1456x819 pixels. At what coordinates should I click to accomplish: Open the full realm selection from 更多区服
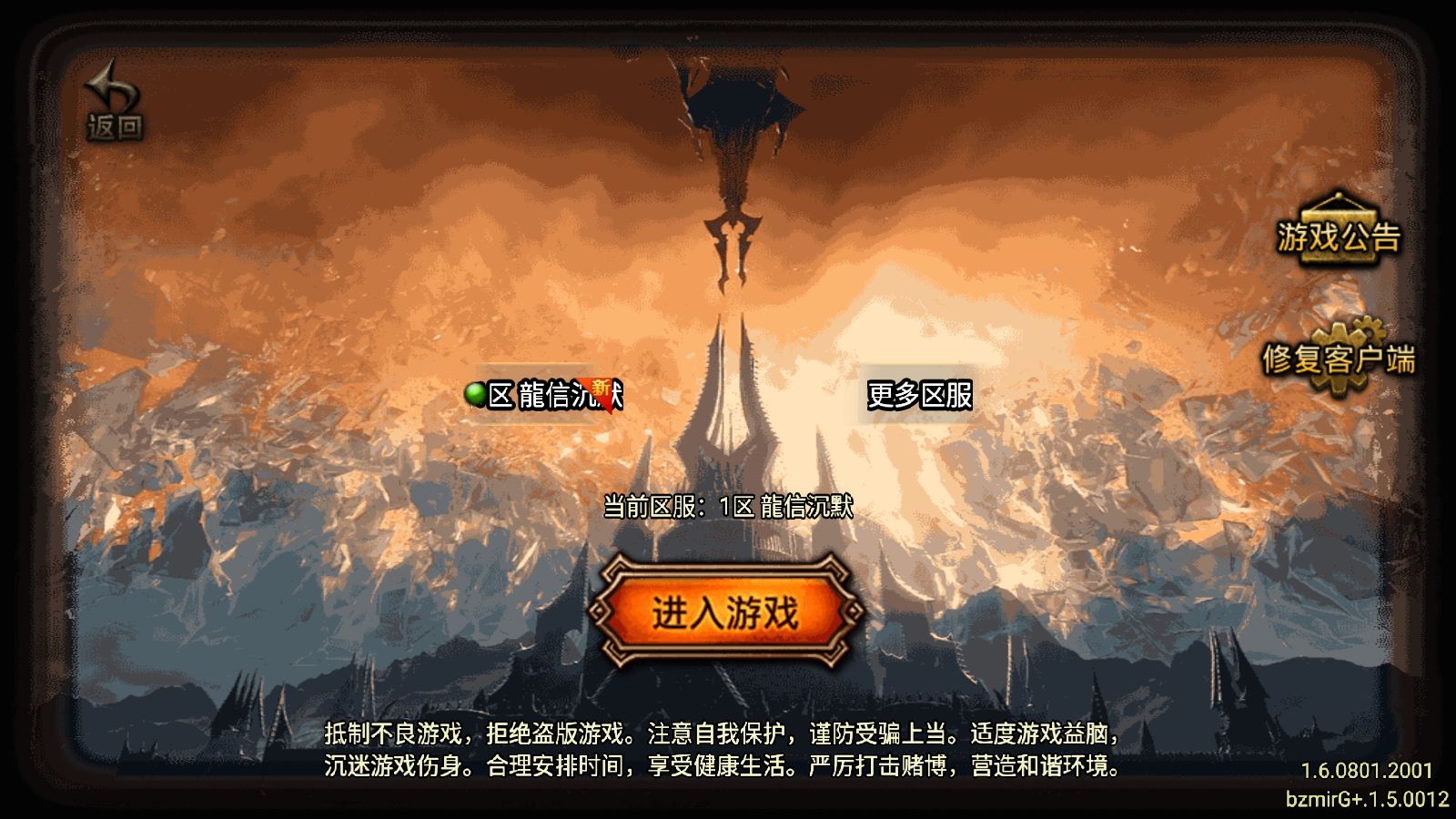[x=921, y=397]
